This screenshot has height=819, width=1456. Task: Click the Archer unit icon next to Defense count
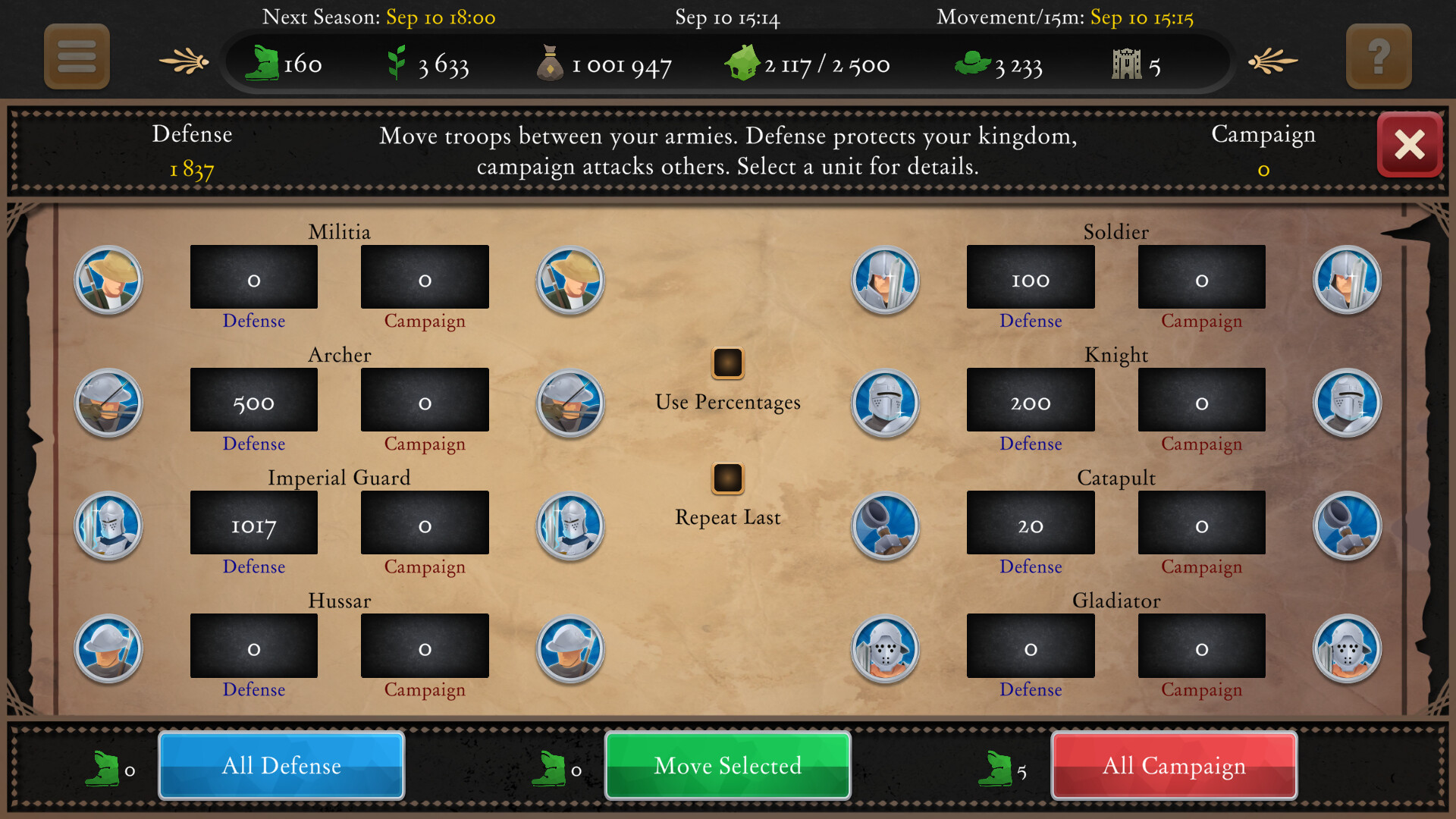click(x=108, y=403)
